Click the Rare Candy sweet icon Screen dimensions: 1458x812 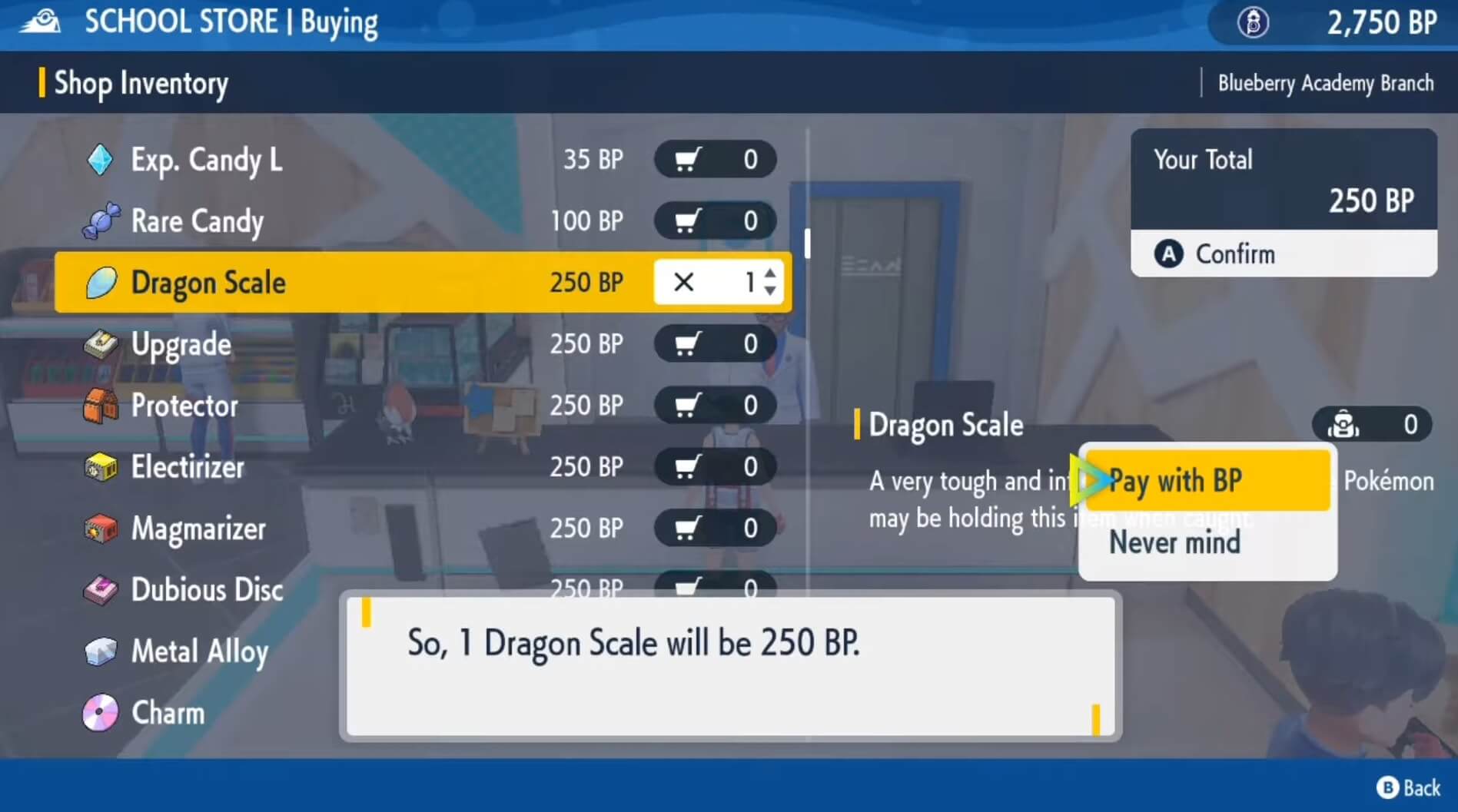[101, 221]
